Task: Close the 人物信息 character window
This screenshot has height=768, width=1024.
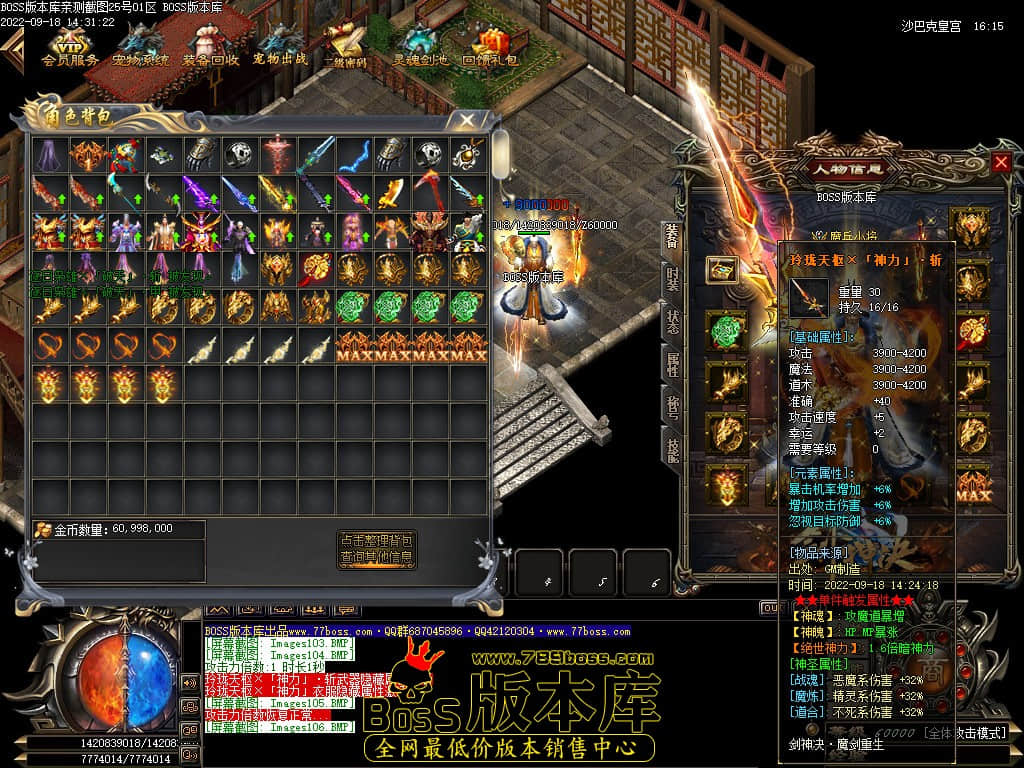Action: tap(1001, 162)
